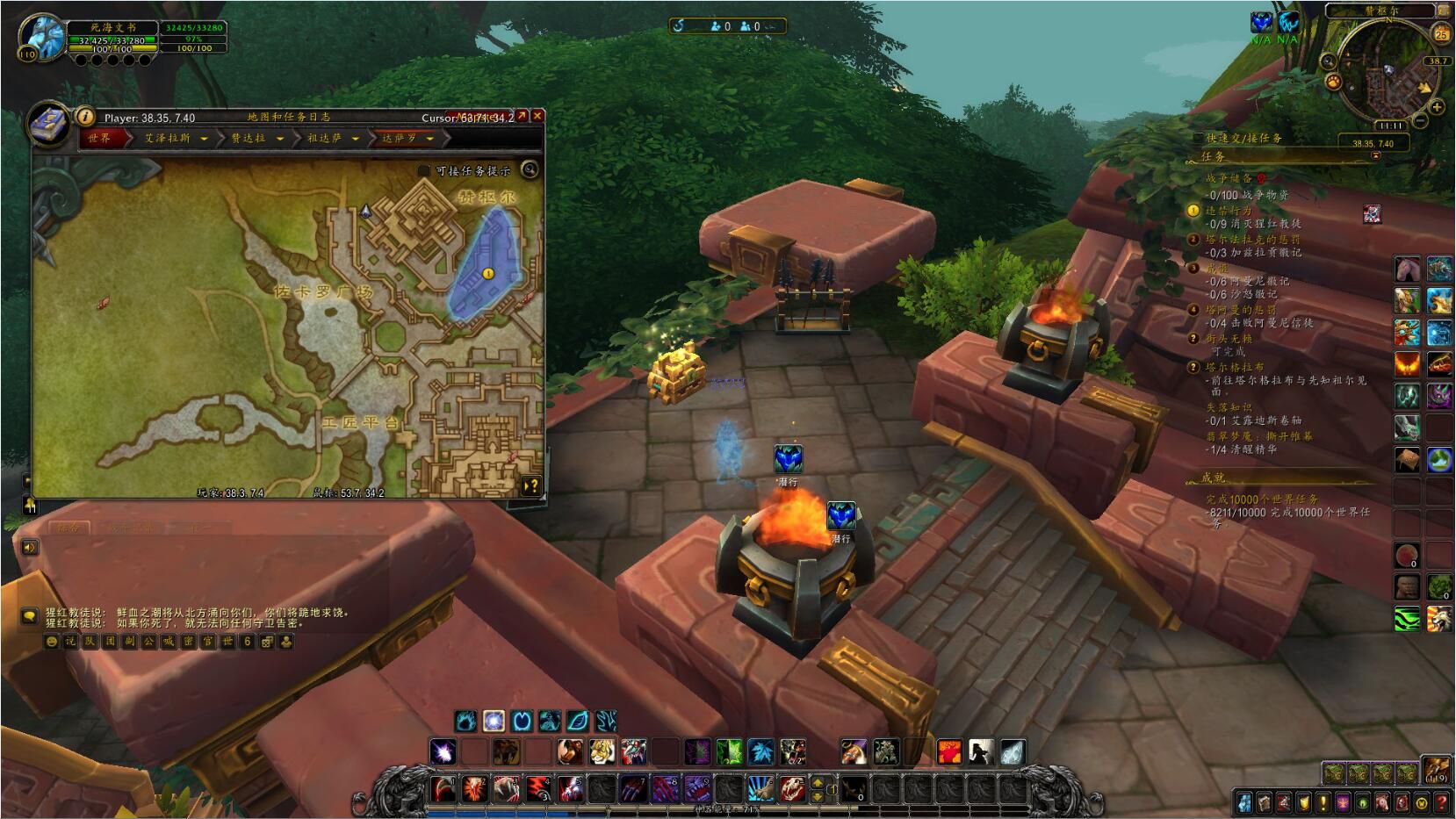
Task: Maximize the world map window
Action: [x=523, y=116]
